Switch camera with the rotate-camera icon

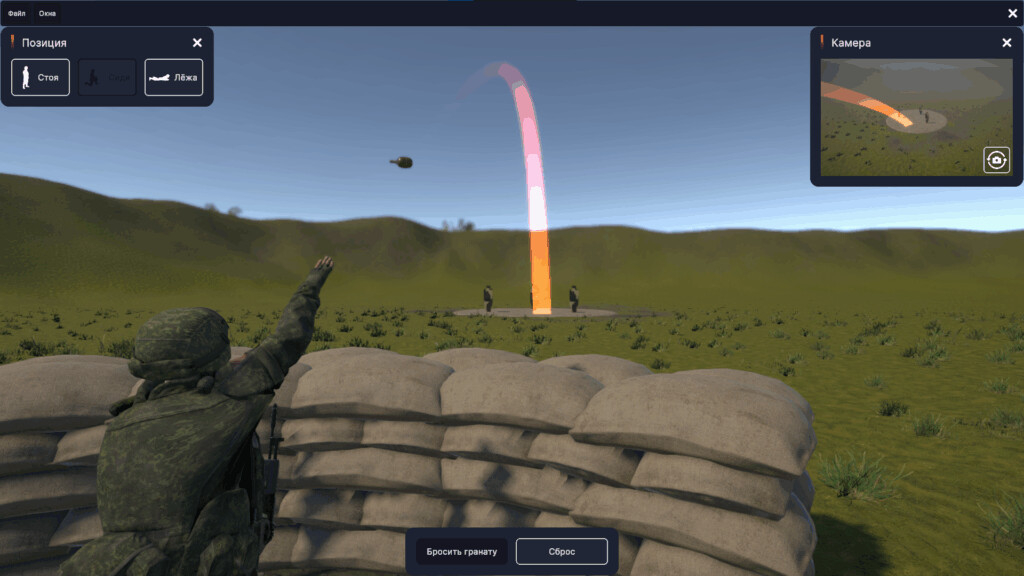coord(996,160)
